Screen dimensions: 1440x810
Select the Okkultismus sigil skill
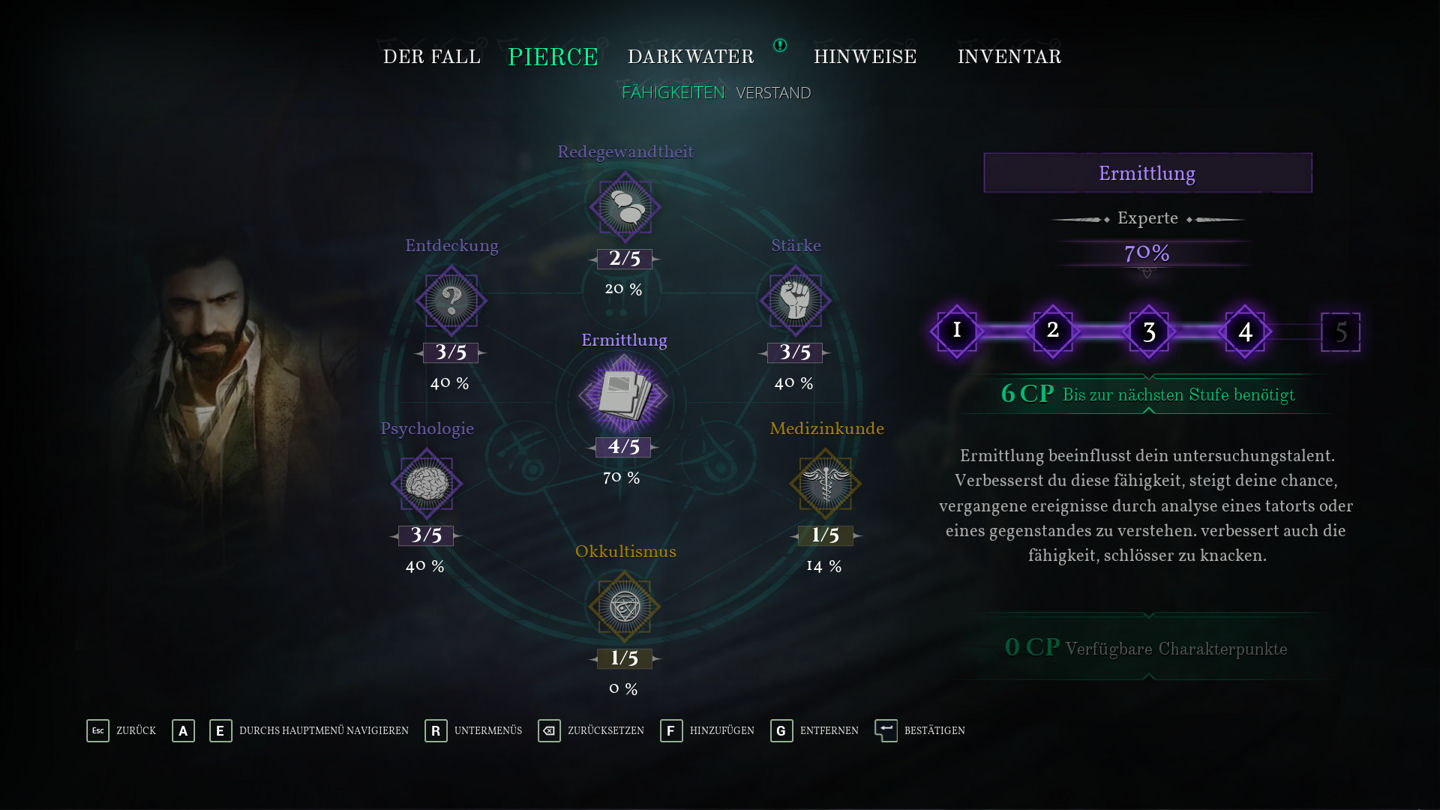624,607
